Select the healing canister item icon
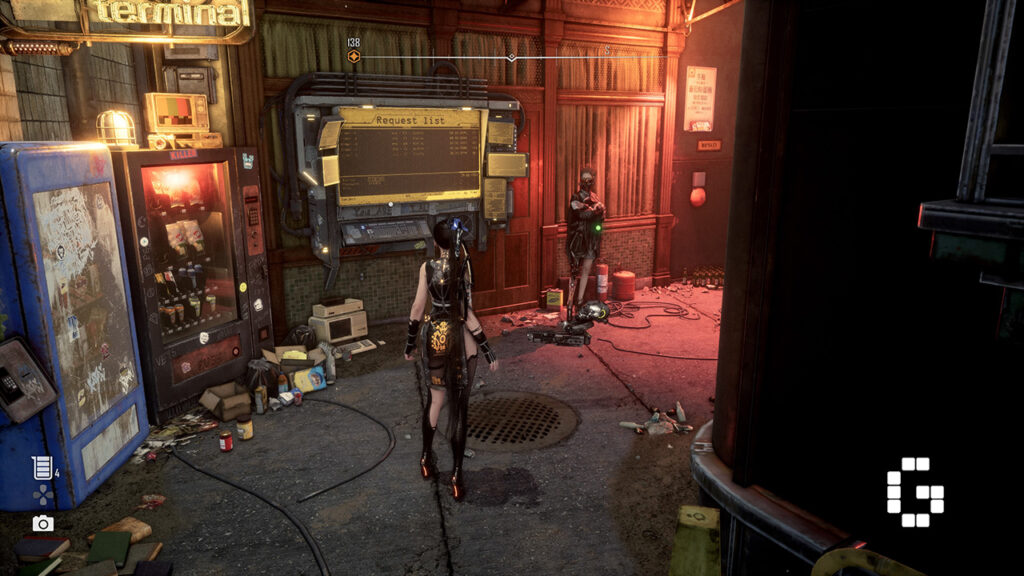 pos(41,467)
